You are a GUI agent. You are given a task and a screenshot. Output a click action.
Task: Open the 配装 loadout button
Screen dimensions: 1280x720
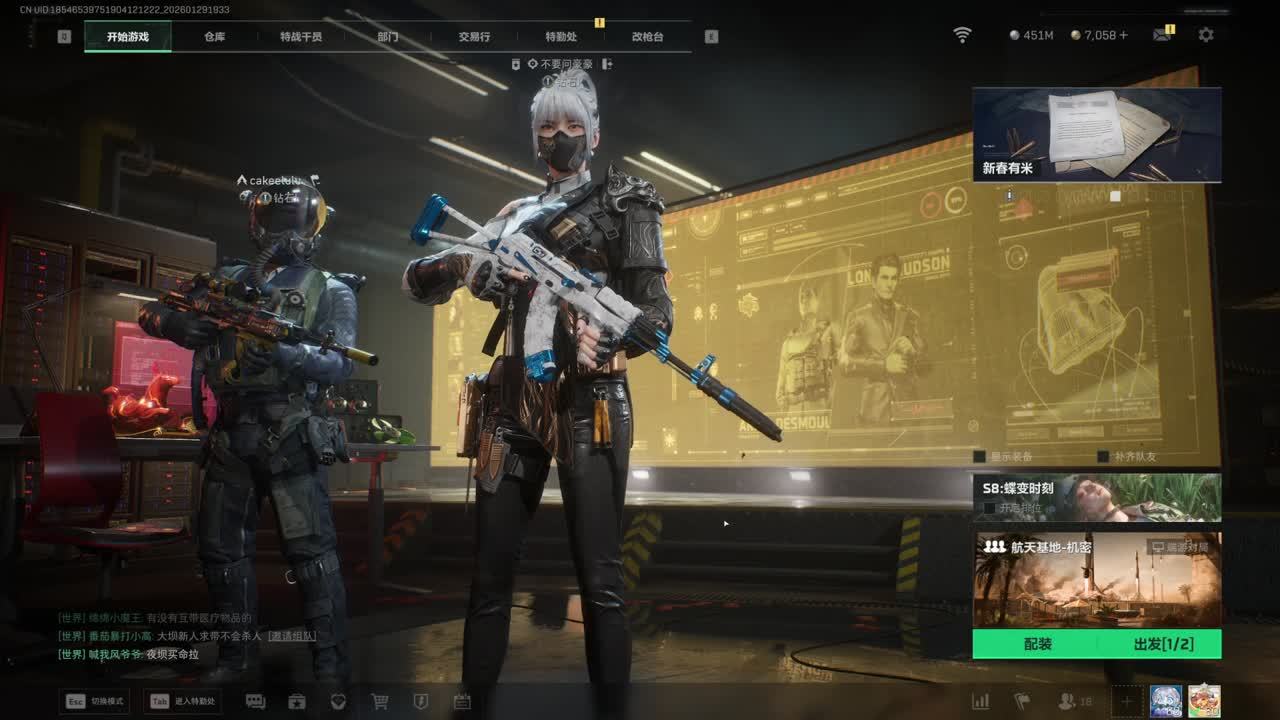[1037, 644]
